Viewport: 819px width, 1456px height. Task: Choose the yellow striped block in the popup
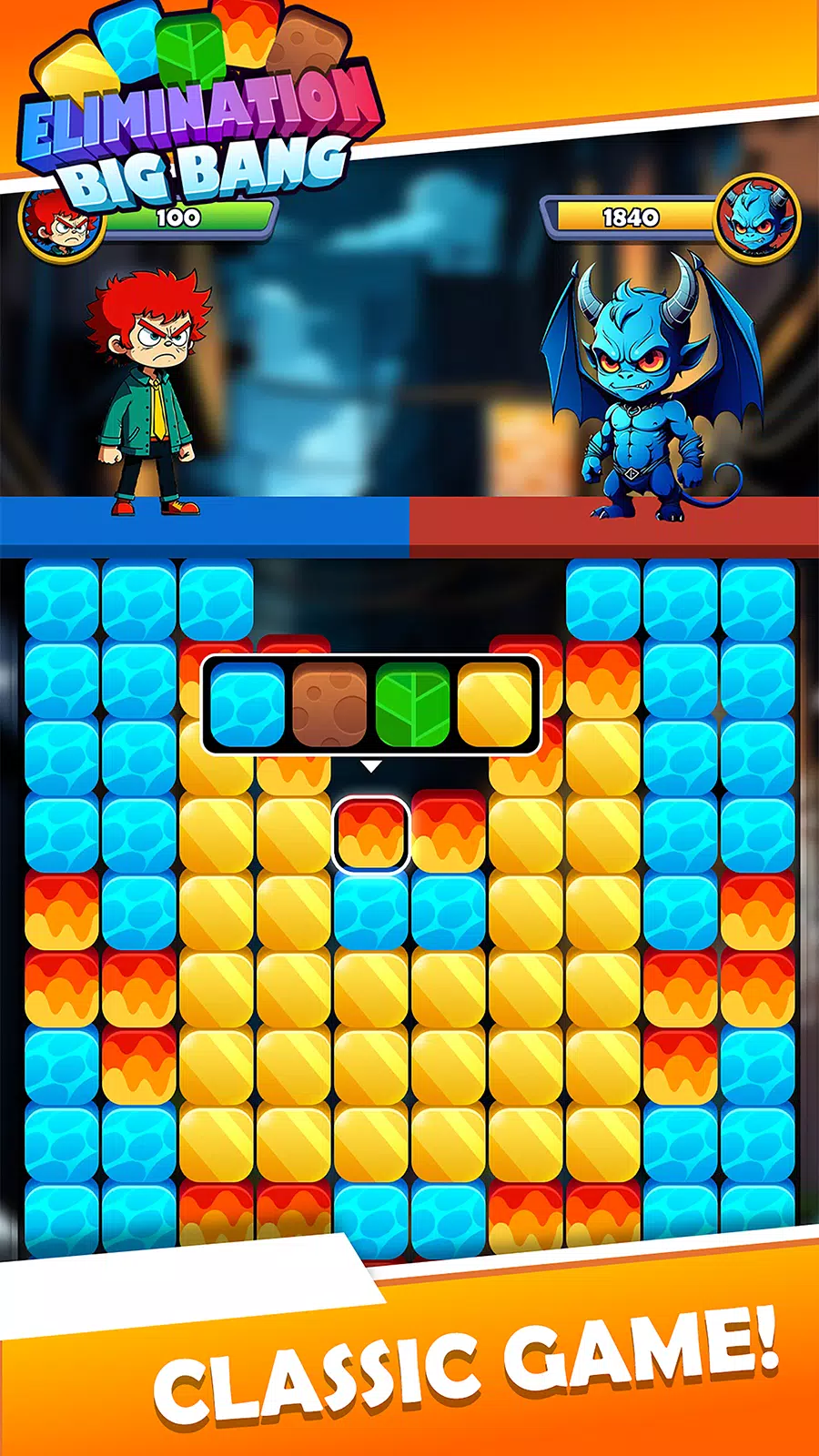(x=494, y=705)
